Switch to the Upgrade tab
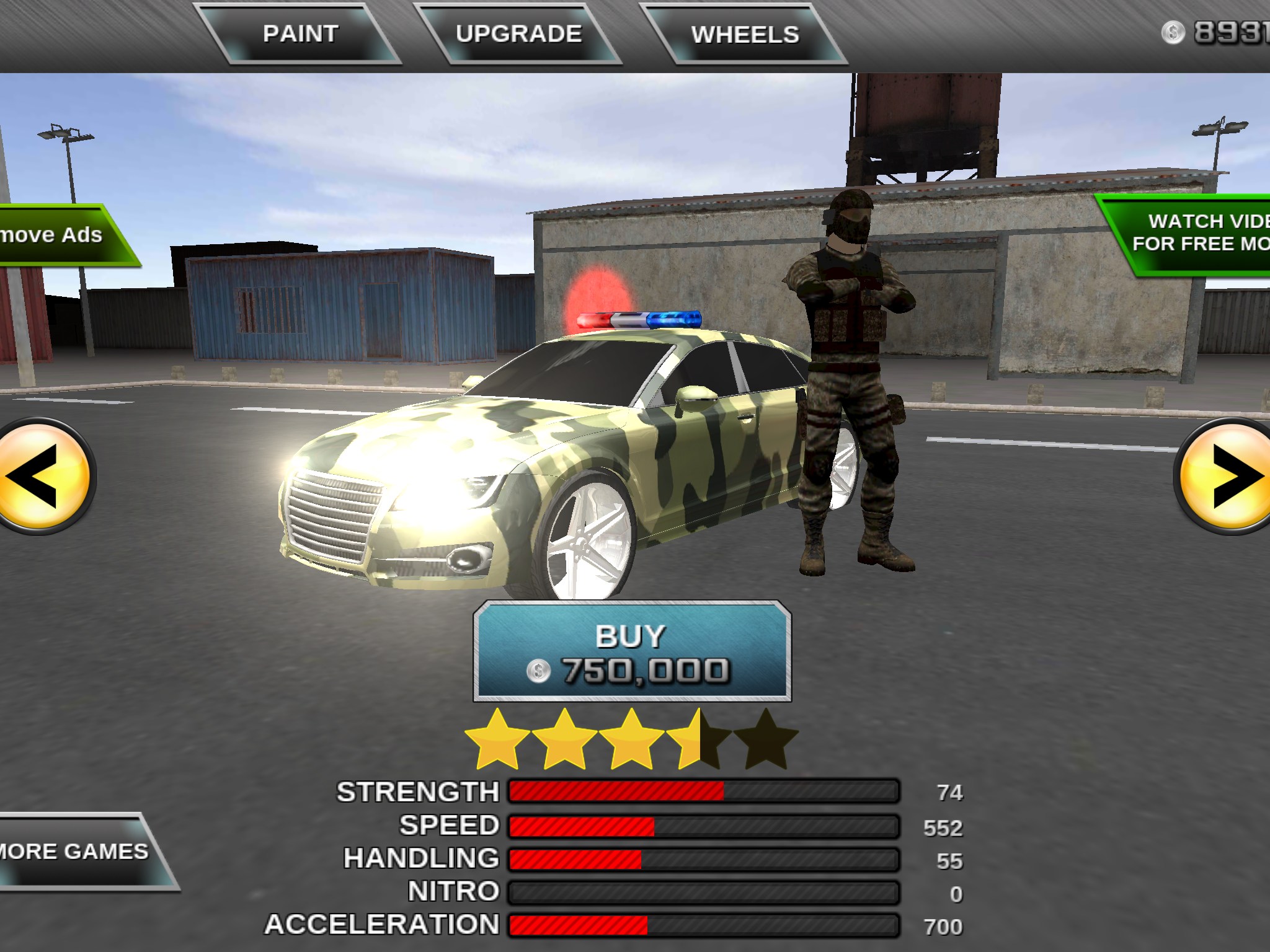 (x=518, y=34)
